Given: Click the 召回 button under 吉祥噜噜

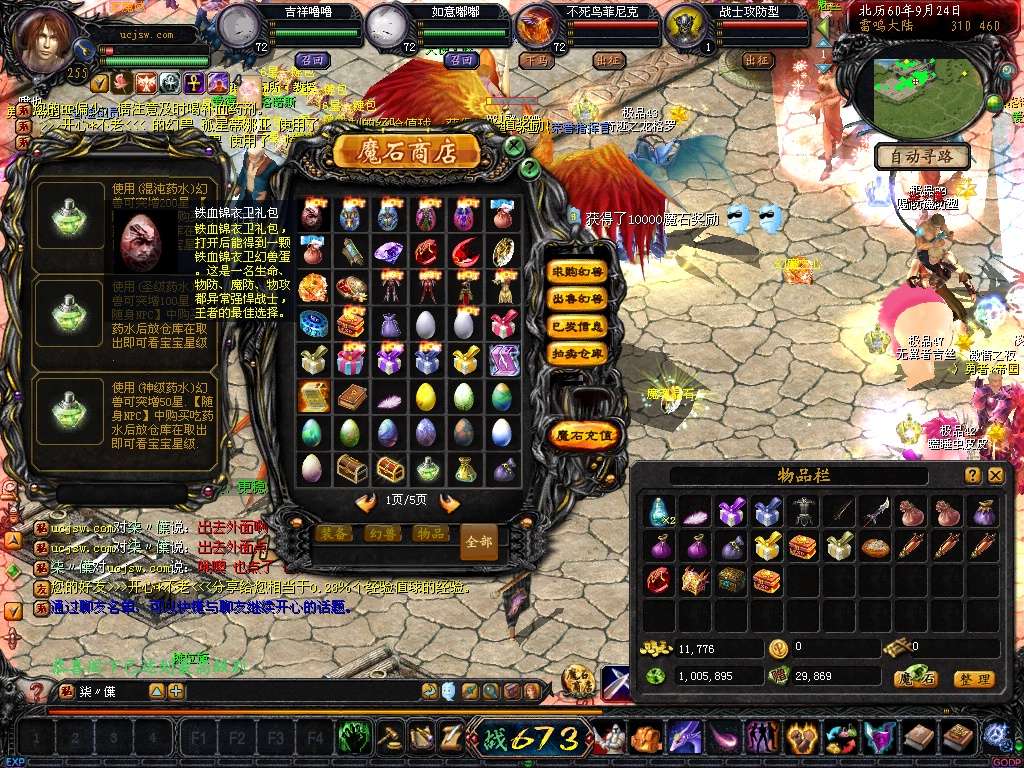Looking at the screenshot, I should pyautogui.click(x=312, y=60).
